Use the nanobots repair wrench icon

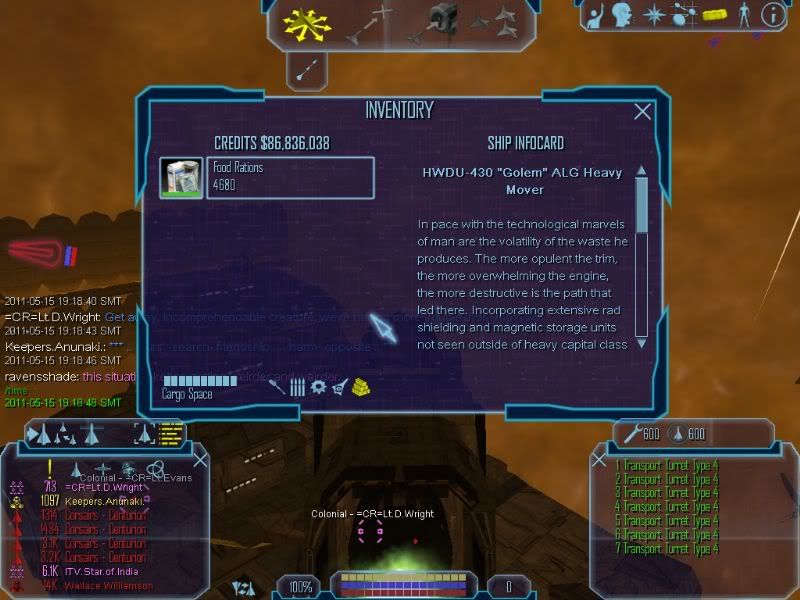pyautogui.click(x=630, y=433)
